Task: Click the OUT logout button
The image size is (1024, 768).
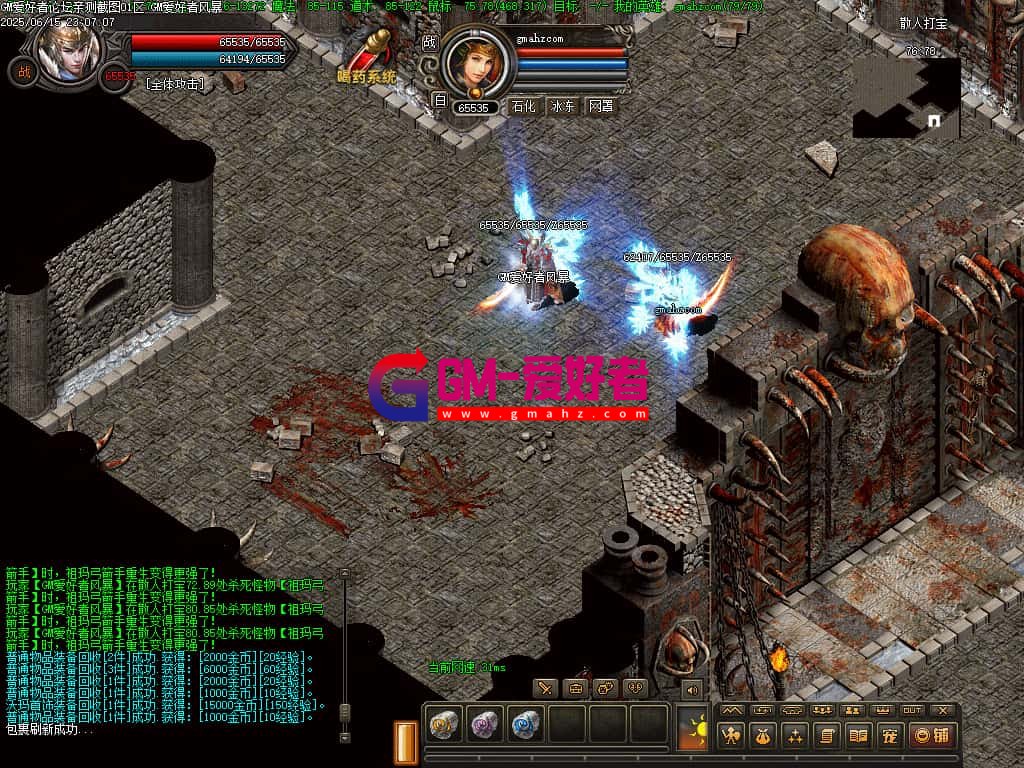Action: 912,710
